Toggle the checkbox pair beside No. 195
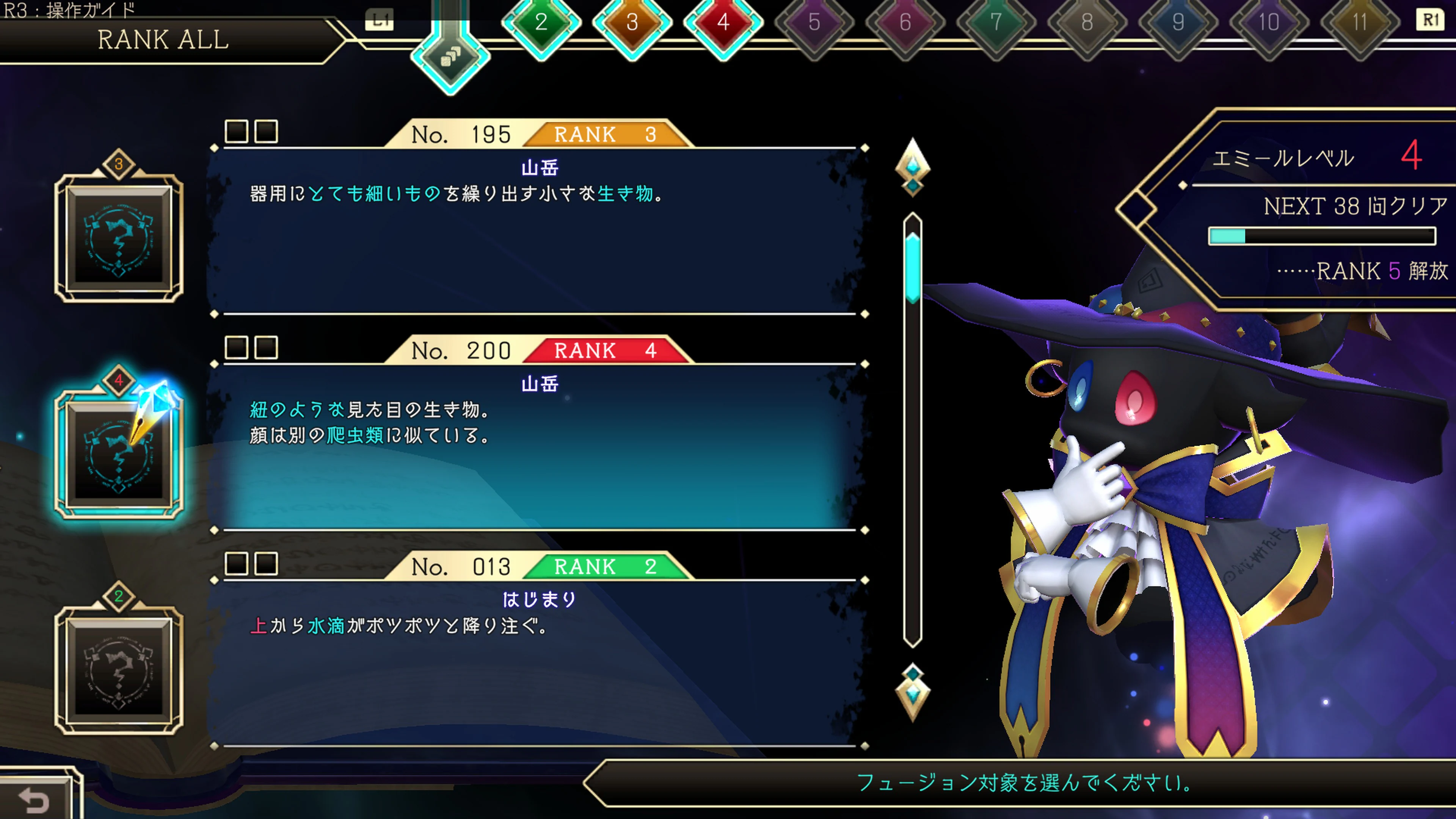 [x=251, y=131]
